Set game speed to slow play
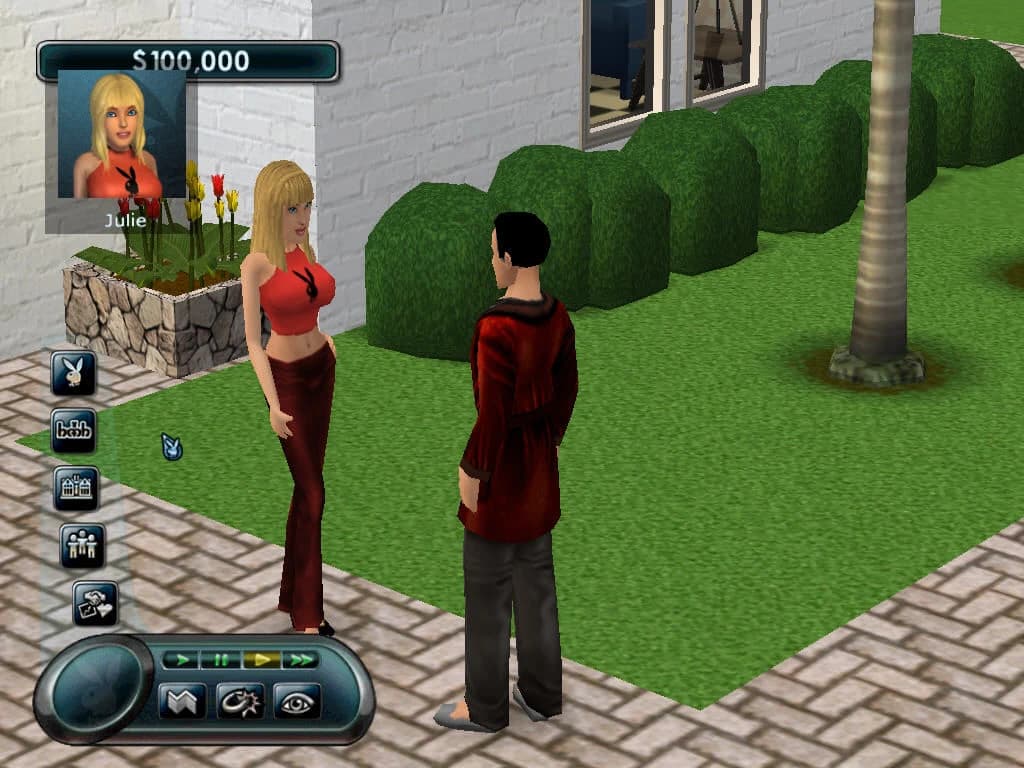The image size is (1024, 768). pyautogui.click(x=180, y=660)
